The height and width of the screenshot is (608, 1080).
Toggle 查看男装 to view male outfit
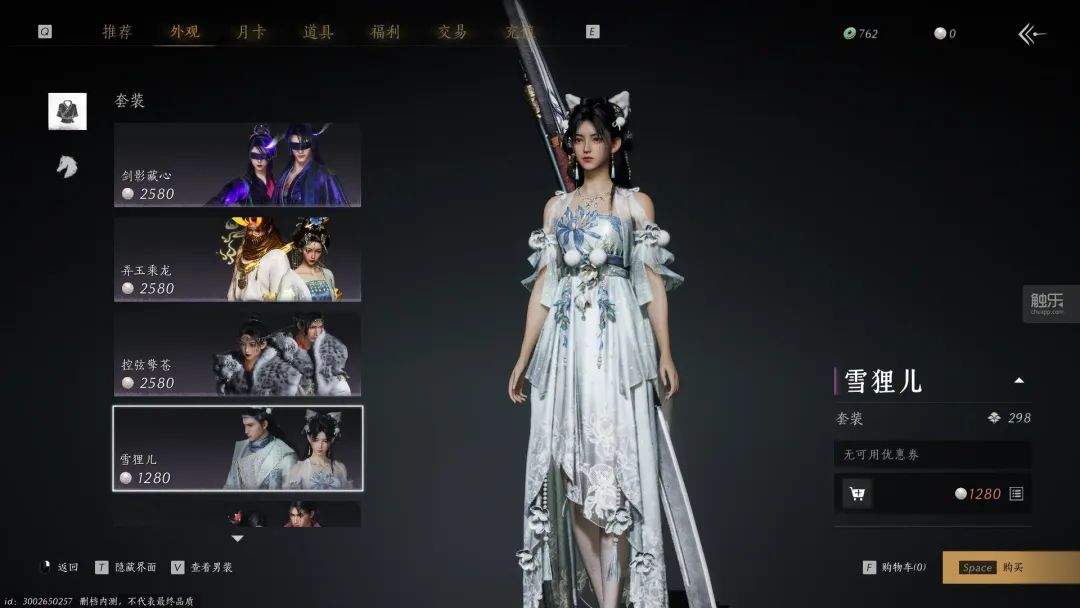point(203,567)
